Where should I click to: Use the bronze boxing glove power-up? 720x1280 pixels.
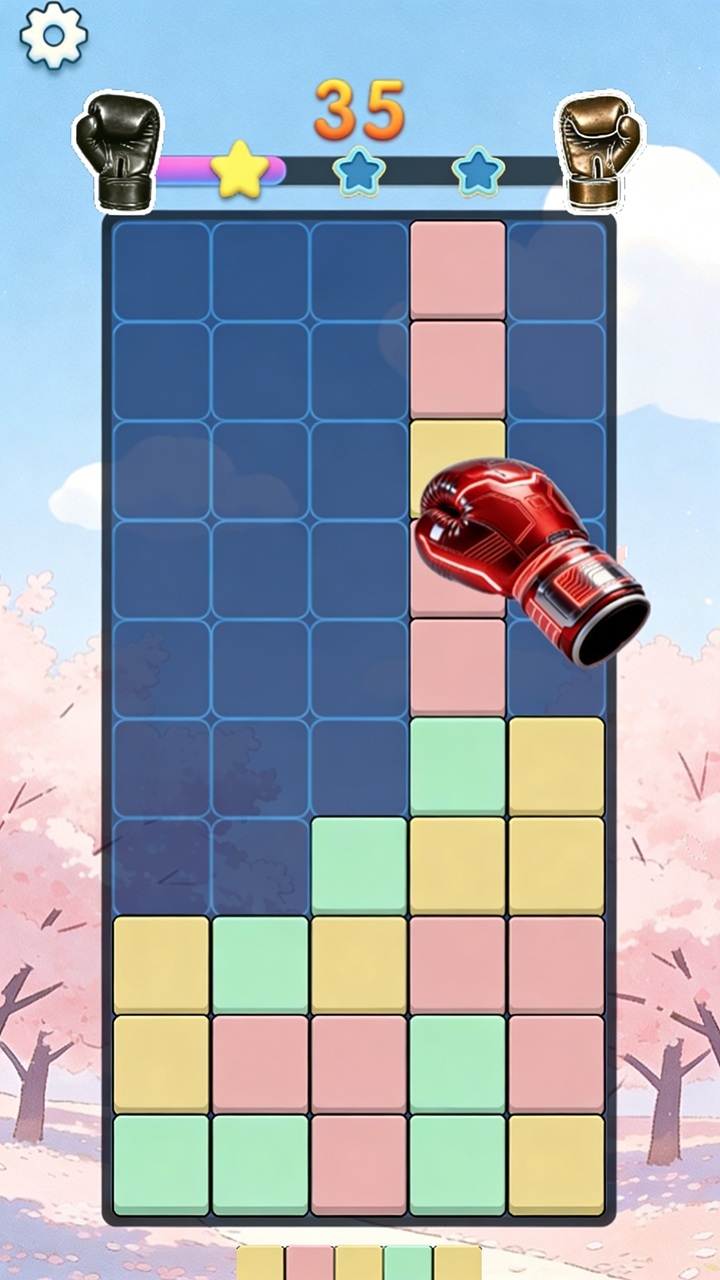point(600,150)
